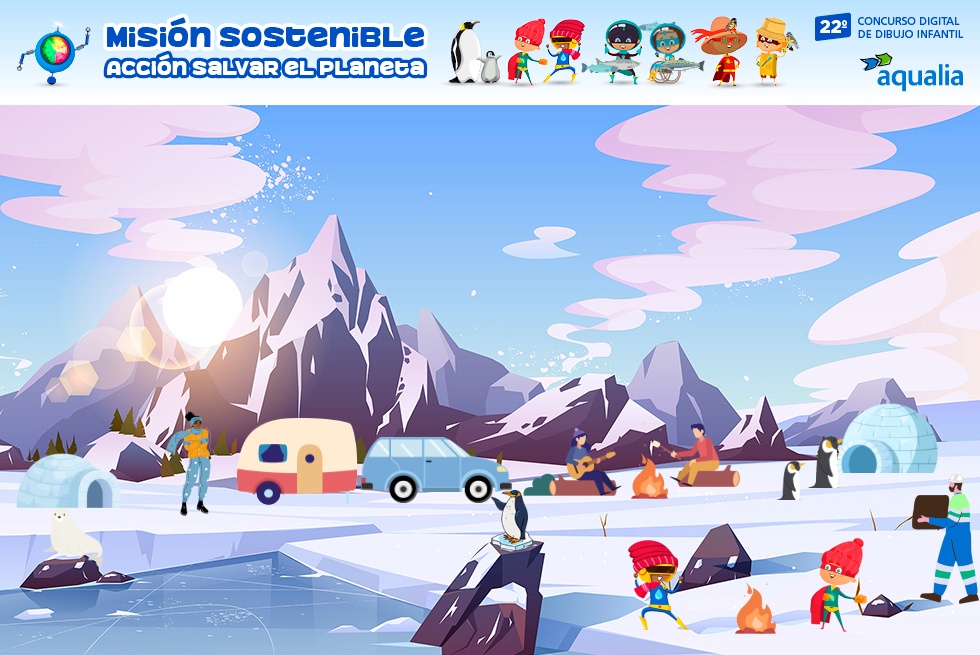Image resolution: width=980 pixels, height=655 pixels.
Task: Click the Misión Sostenible title logo
Action: 265,51
